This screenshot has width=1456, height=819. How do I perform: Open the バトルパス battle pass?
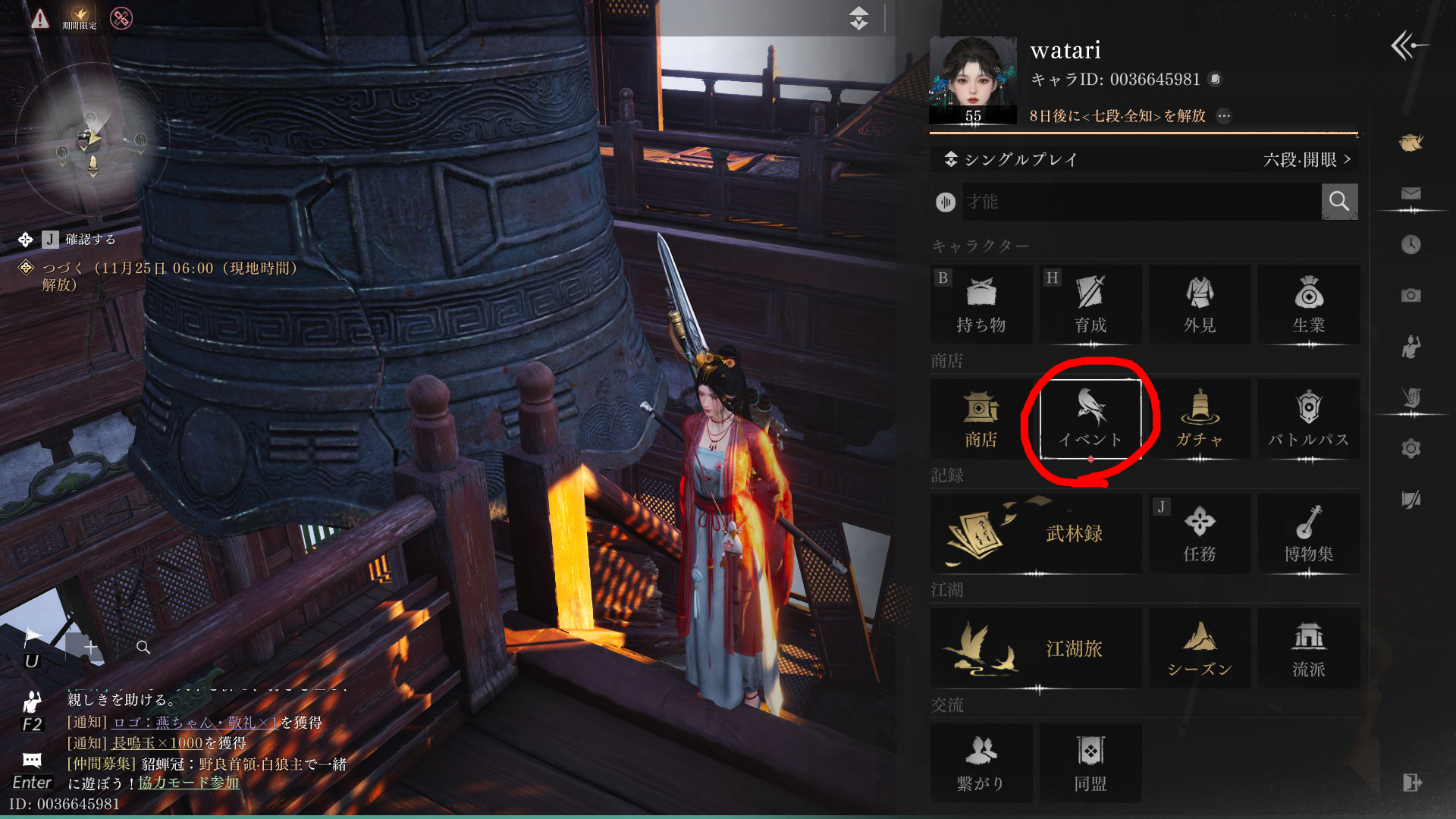pyautogui.click(x=1308, y=419)
